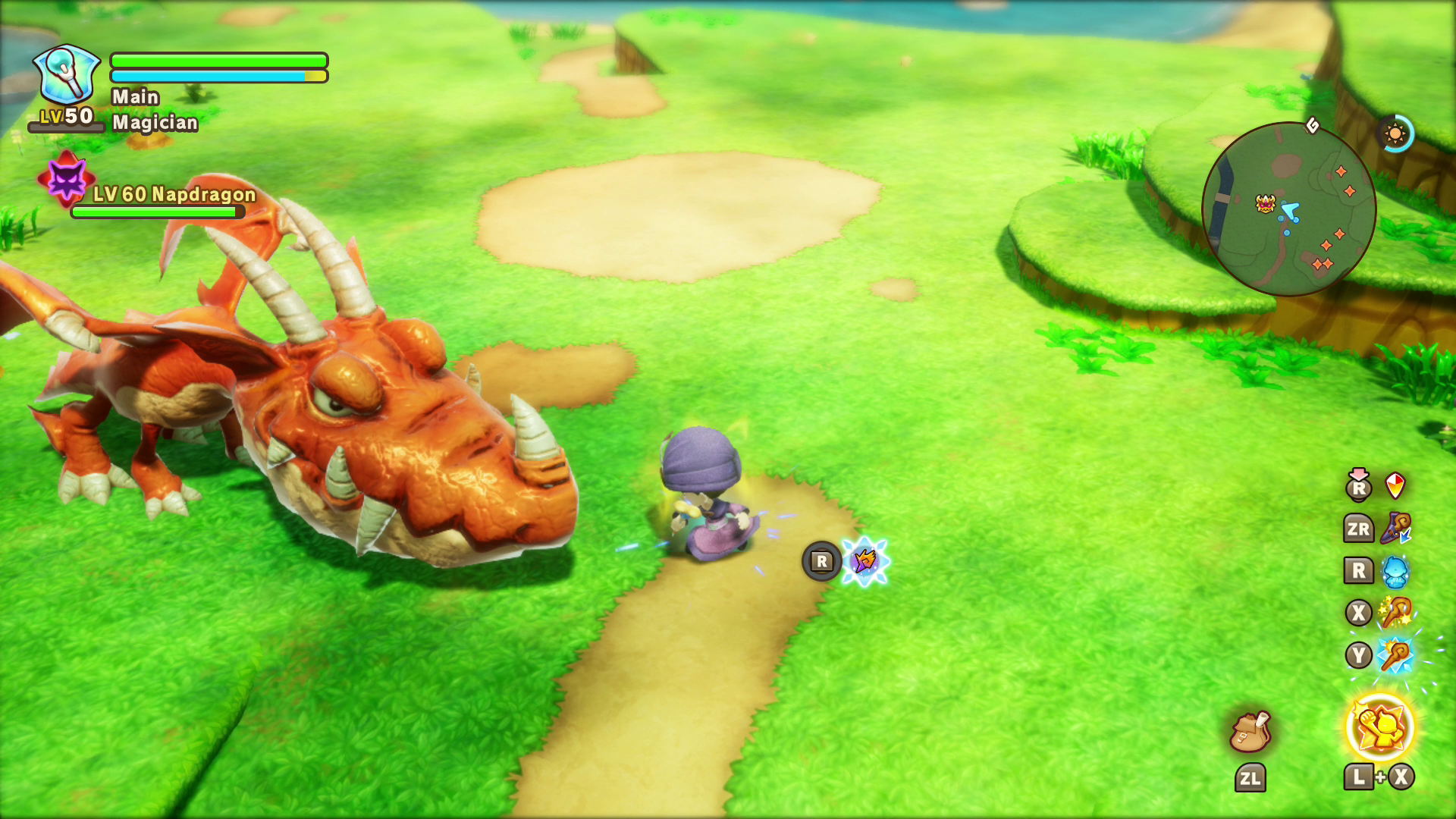The width and height of the screenshot is (1456, 819).
Task: Trigger the glowing skill icon beside the character
Action: tap(865, 561)
